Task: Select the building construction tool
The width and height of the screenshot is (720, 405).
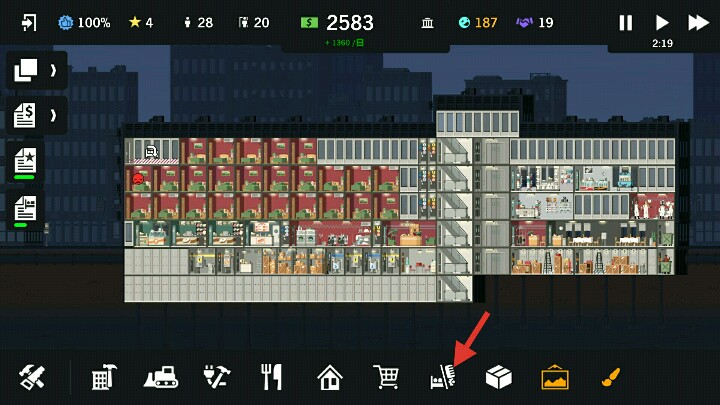Action: point(102,377)
